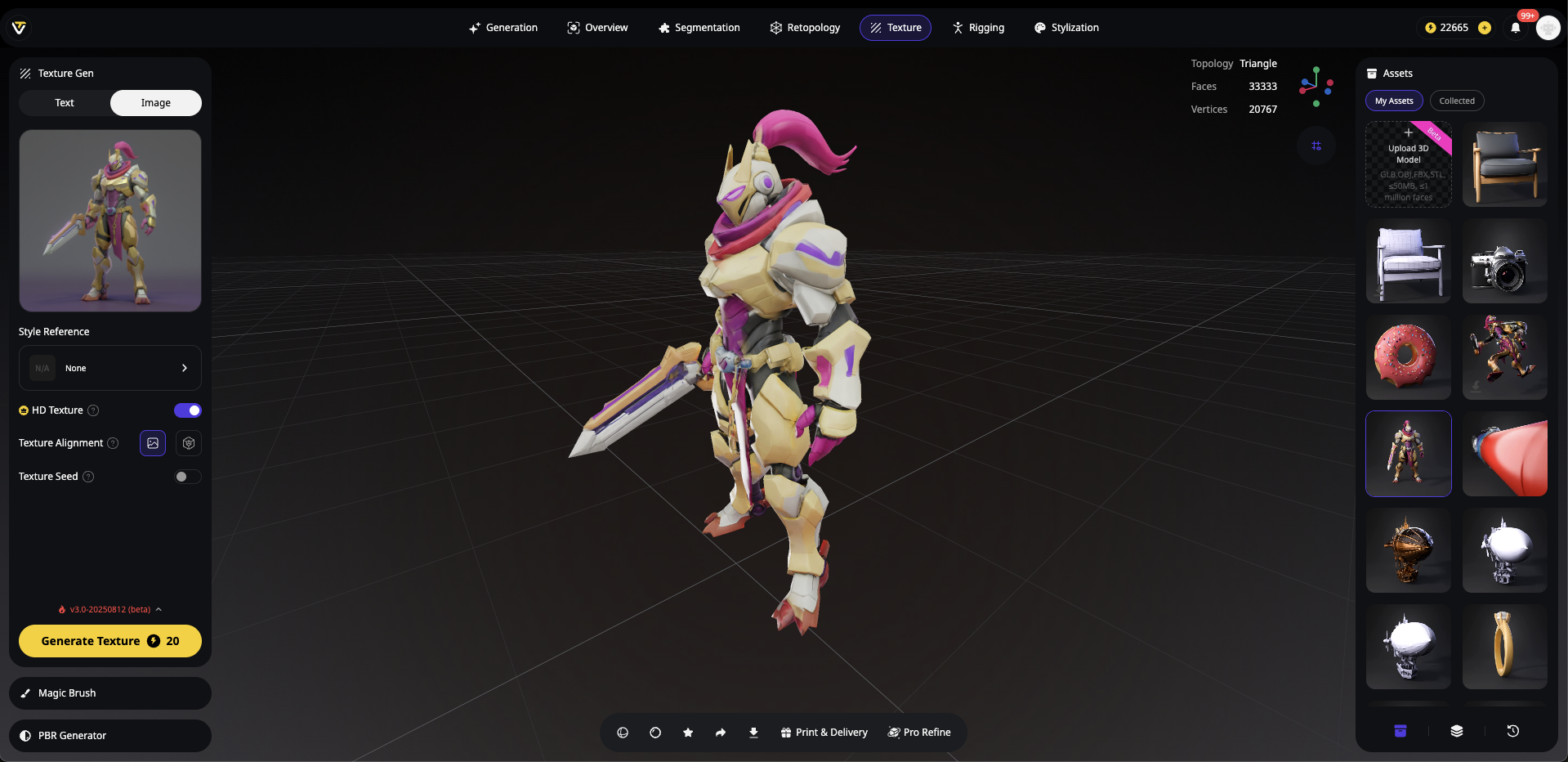Open the Segmentation tab
1568x762 pixels.
click(x=699, y=28)
